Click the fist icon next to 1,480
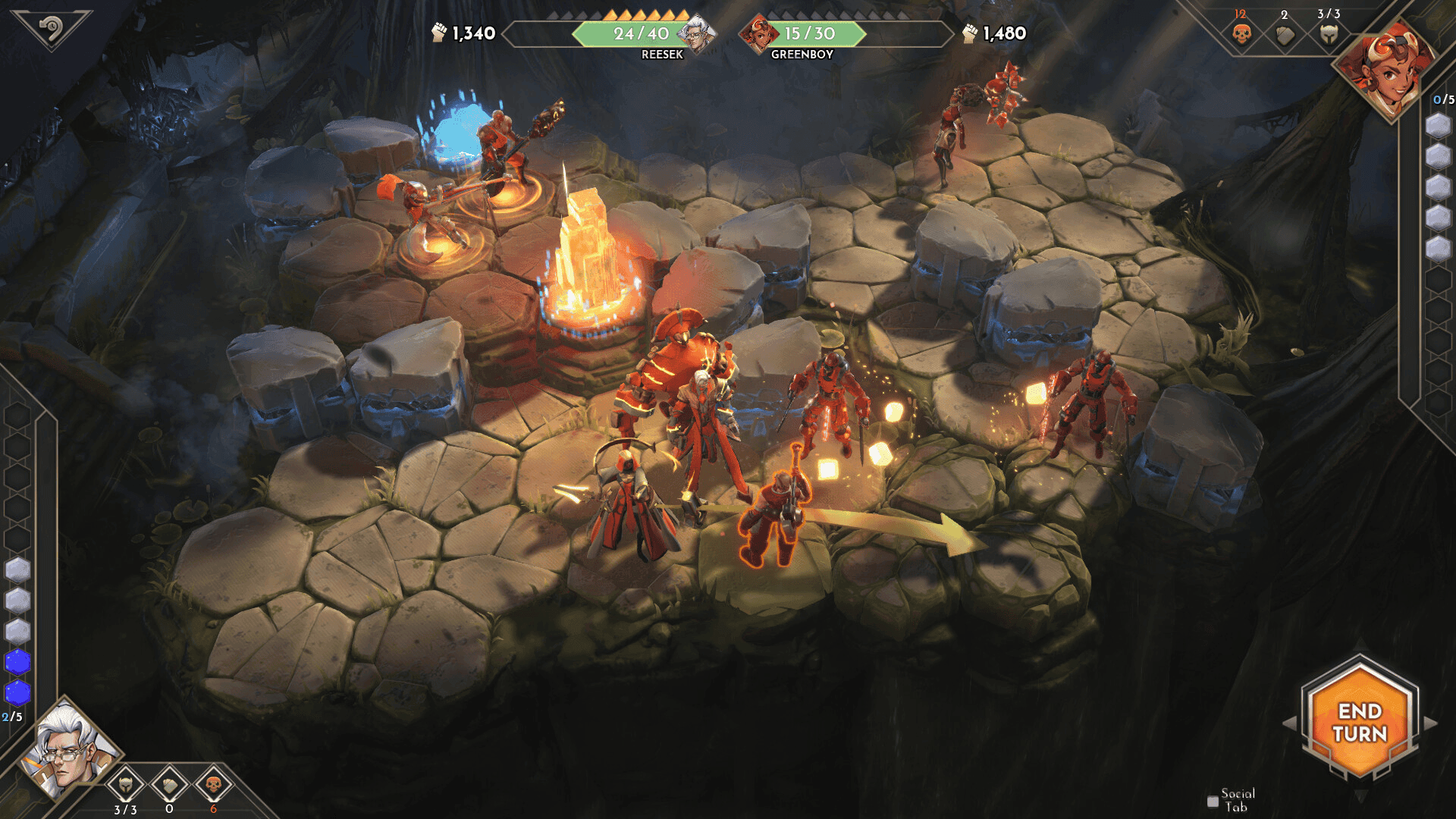Viewport: 1456px width, 819px height. pyautogui.click(x=971, y=33)
